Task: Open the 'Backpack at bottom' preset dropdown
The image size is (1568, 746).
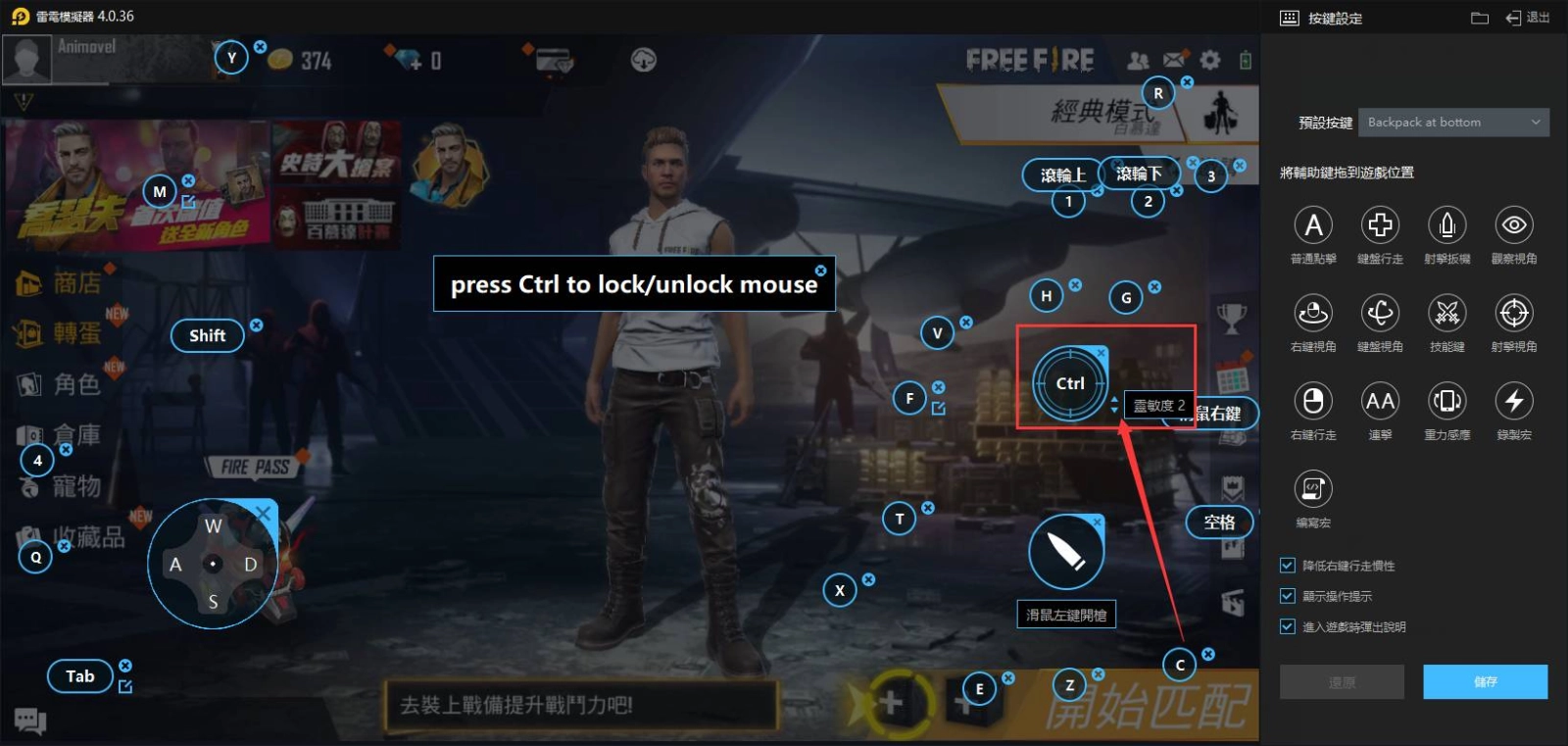Action: coord(1453,122)
